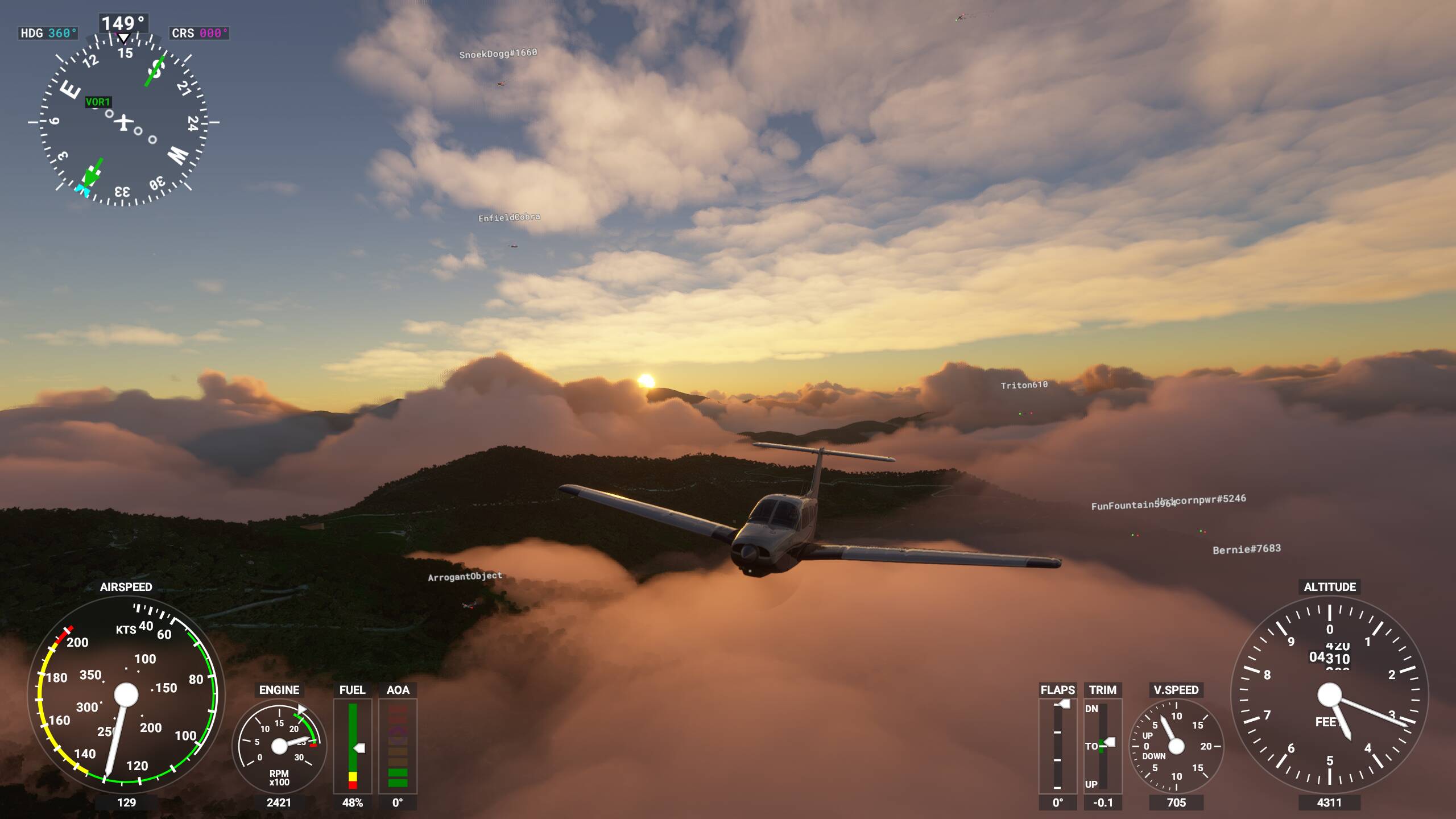Click the altitude altimeter dial

click(1329, 695)
